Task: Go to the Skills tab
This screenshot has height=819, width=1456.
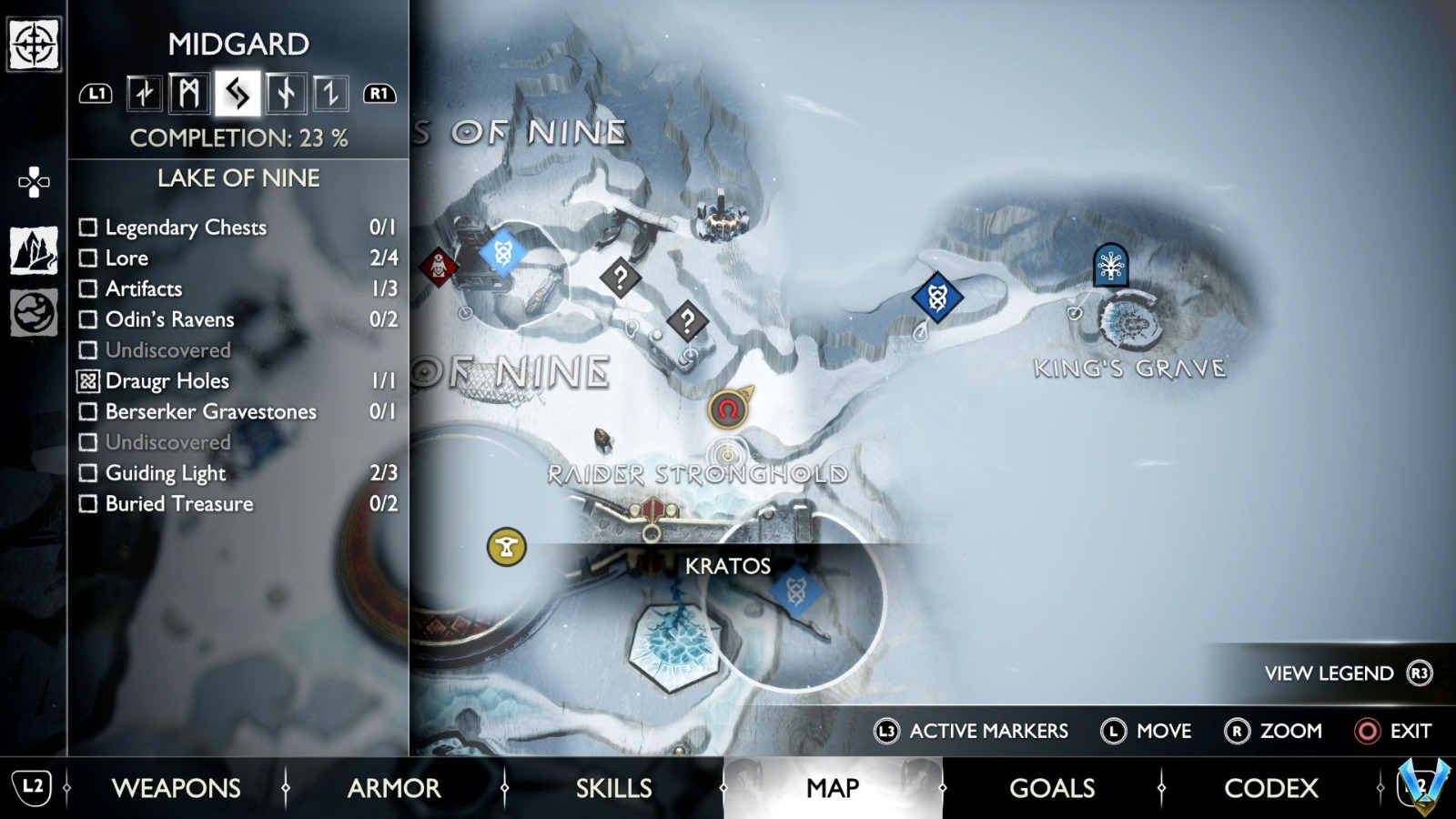Action: tap(613, 788)
